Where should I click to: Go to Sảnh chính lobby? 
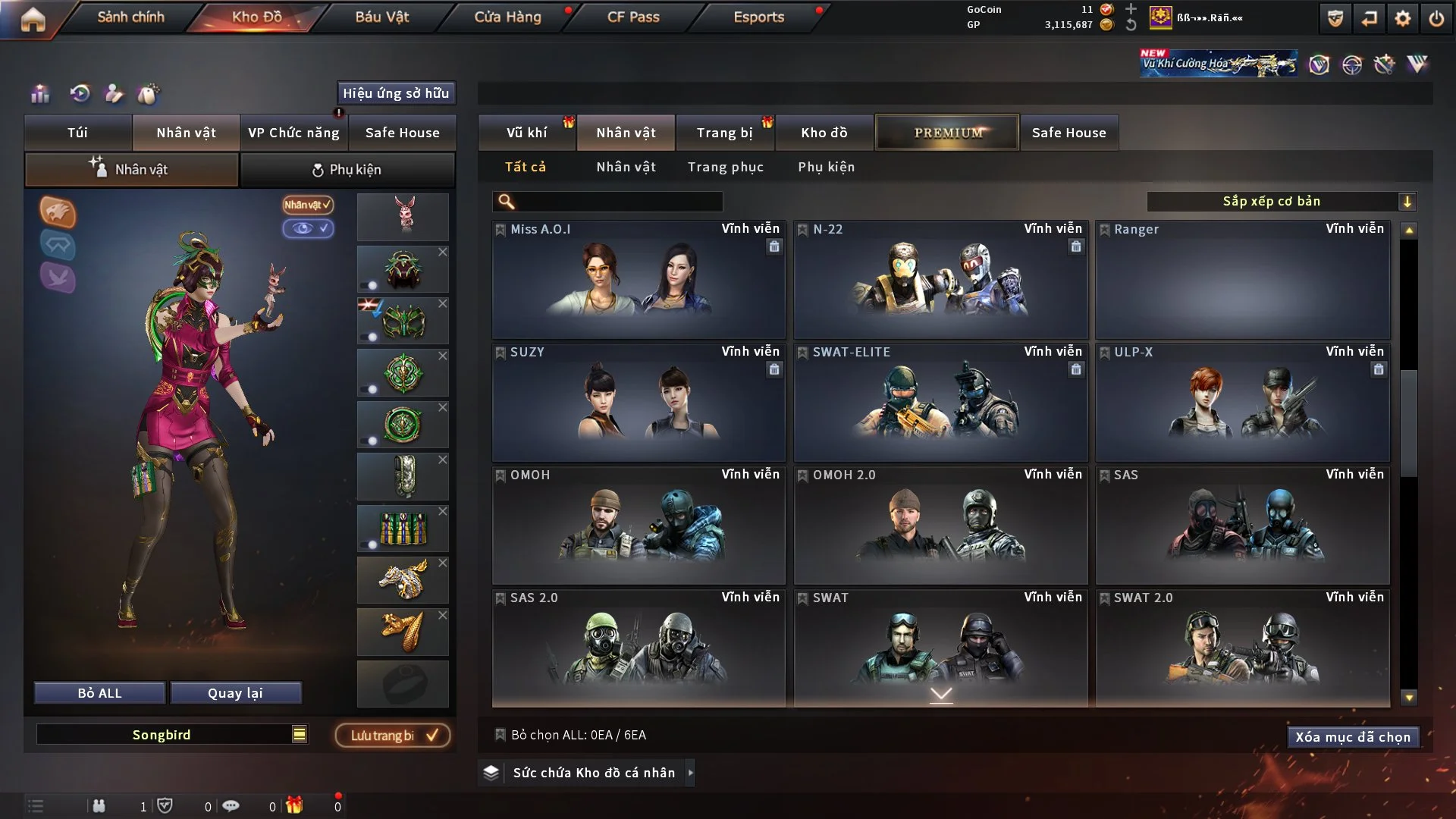[x=130, y=17]
